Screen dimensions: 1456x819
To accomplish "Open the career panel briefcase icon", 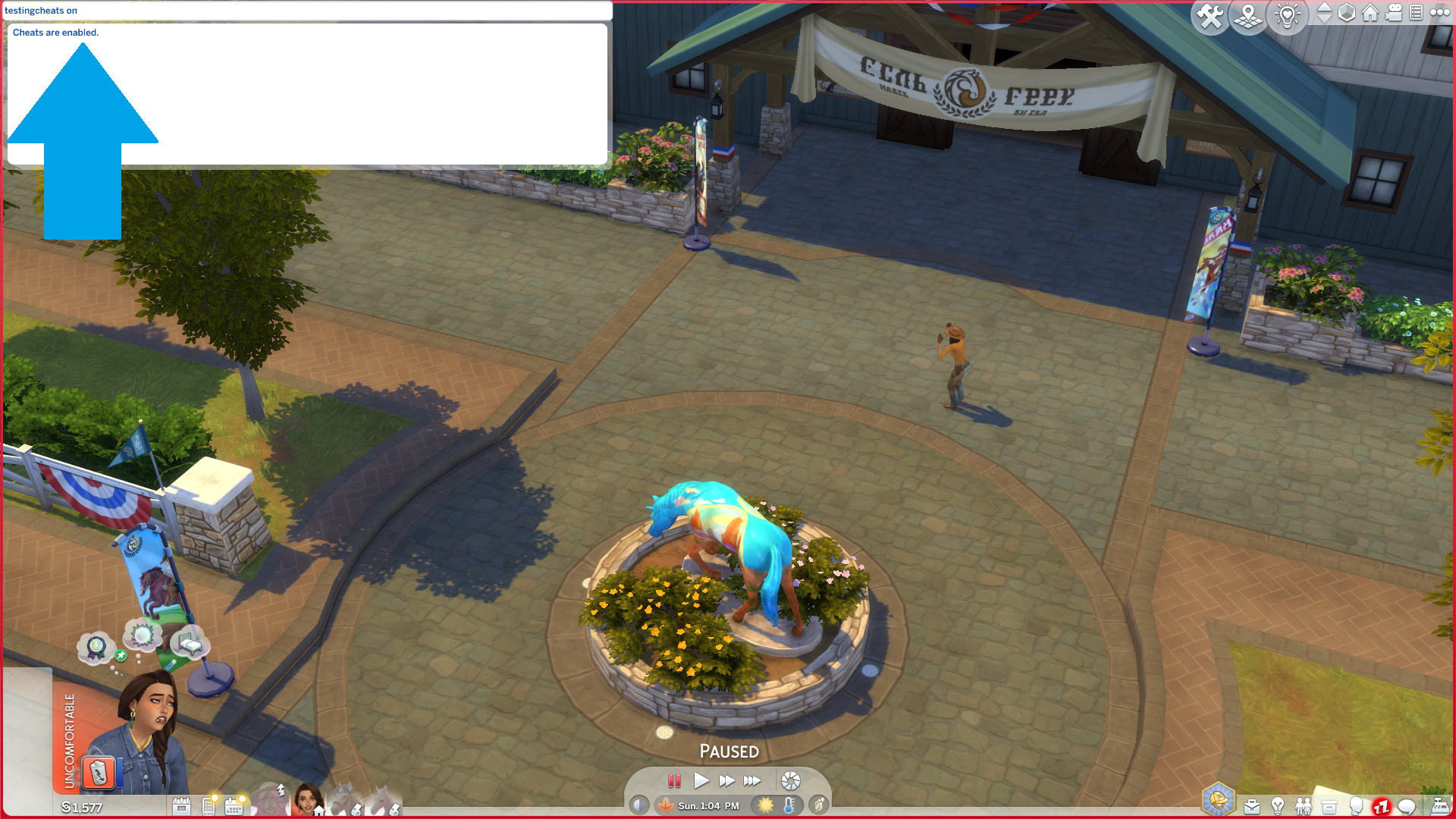I will 1252,805.
